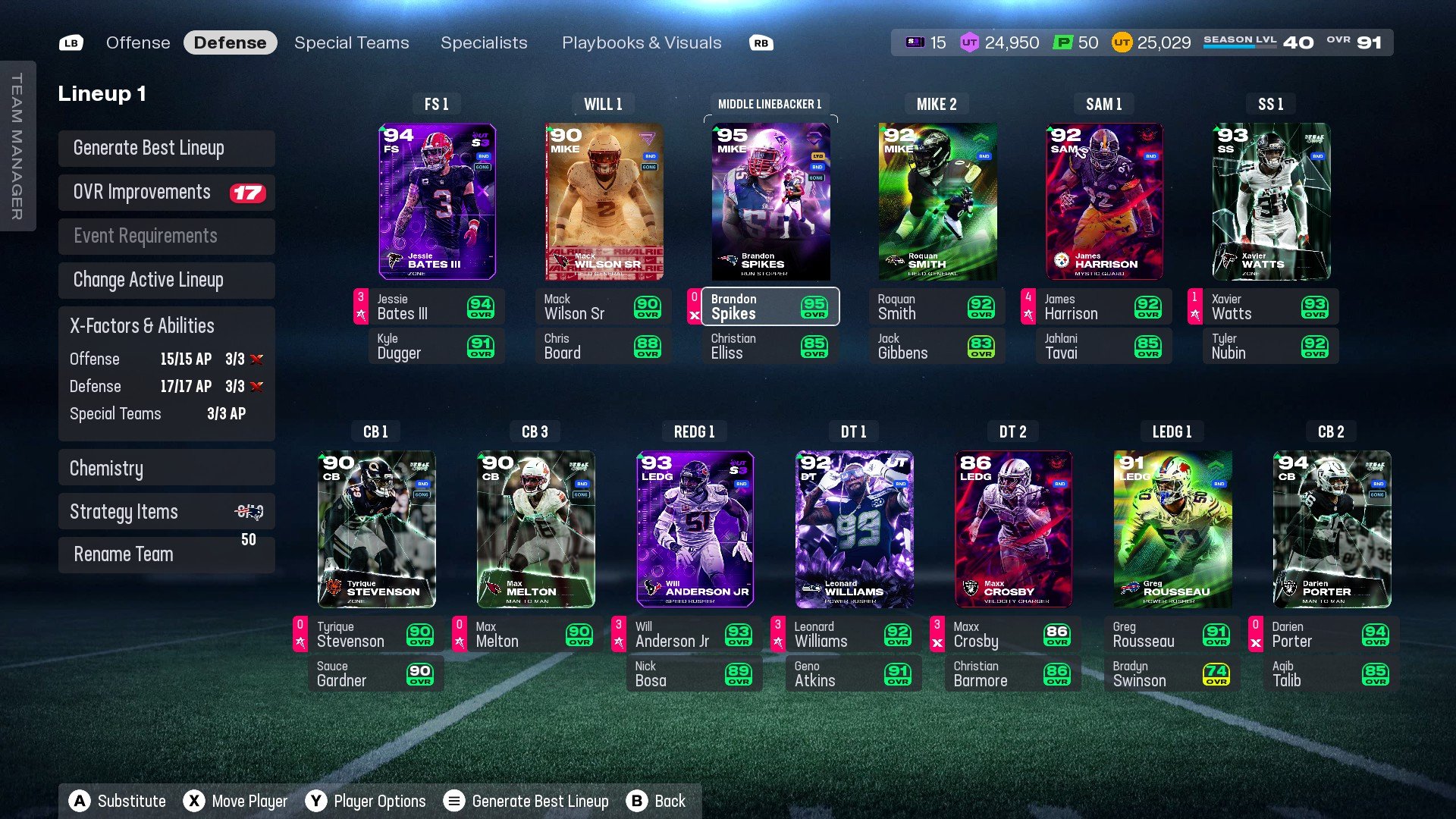Choose Generate Best Lineup in the sidebar

tap(166, 148)
